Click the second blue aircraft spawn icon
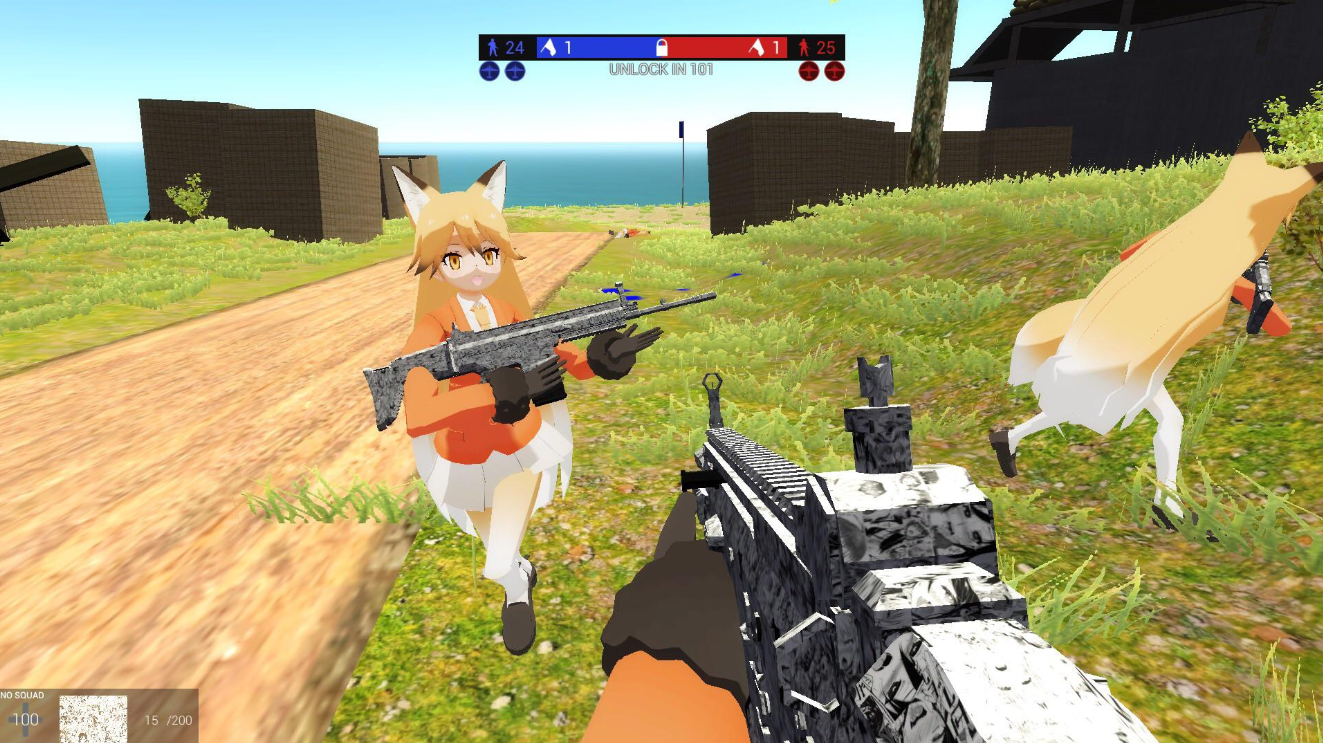The image size is (1323, 743). pos(514,69)
